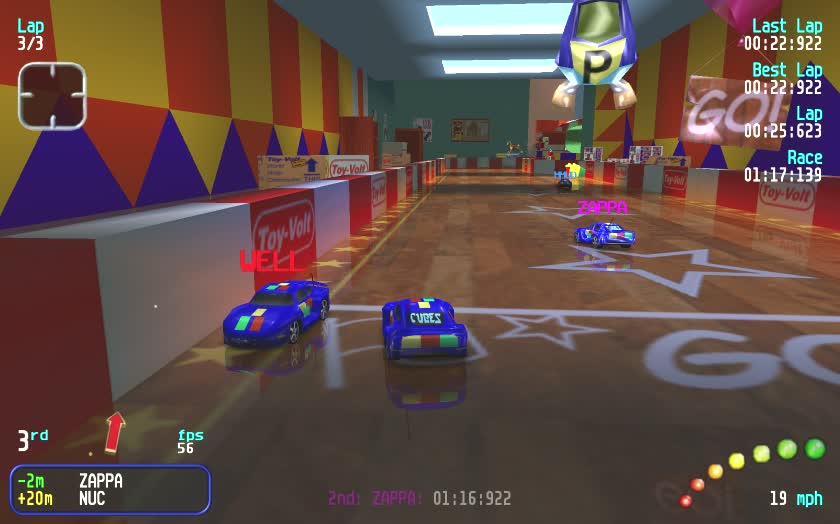840x524 pixels.
Task: Select the NUC row in the gap panel
Action: point(110,498)
